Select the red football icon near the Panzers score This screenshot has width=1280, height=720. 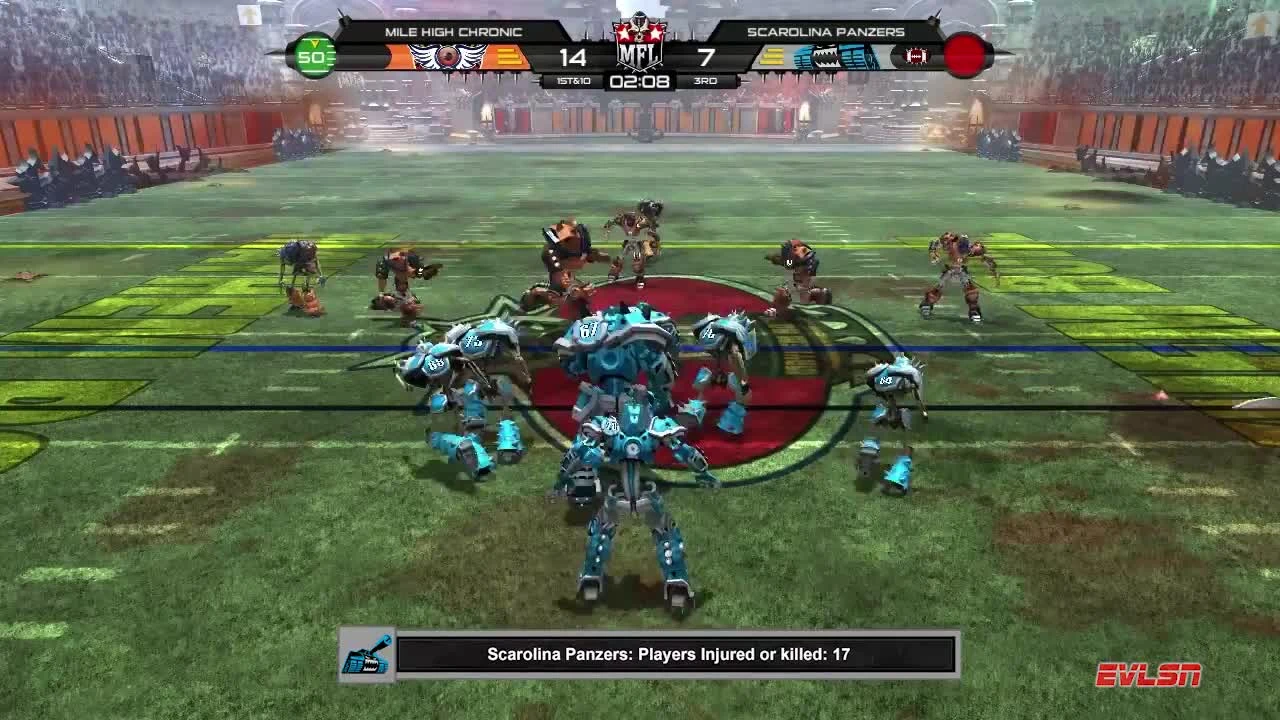tap(918, 56)
